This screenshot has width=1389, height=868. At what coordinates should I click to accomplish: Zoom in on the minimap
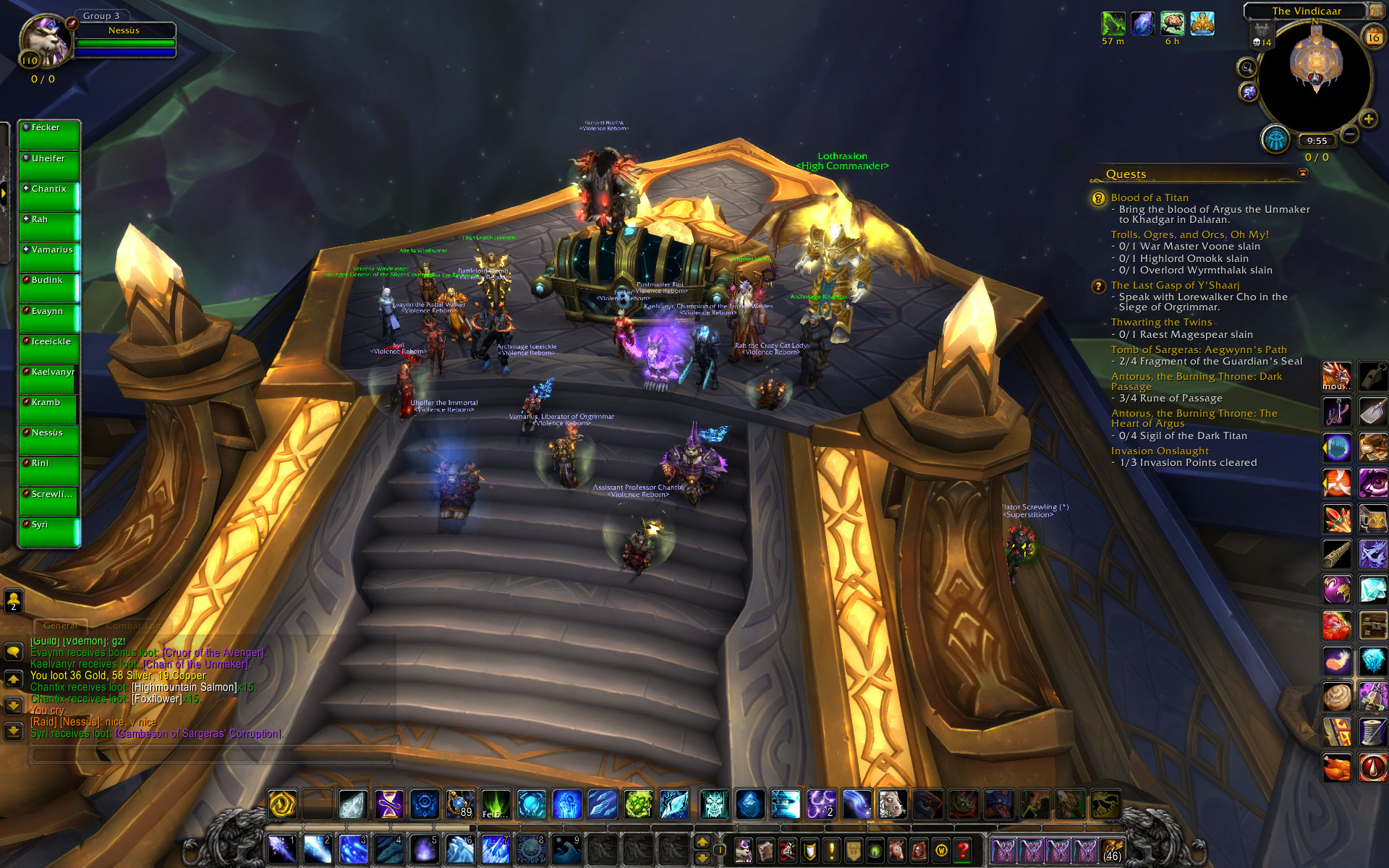1368,119
